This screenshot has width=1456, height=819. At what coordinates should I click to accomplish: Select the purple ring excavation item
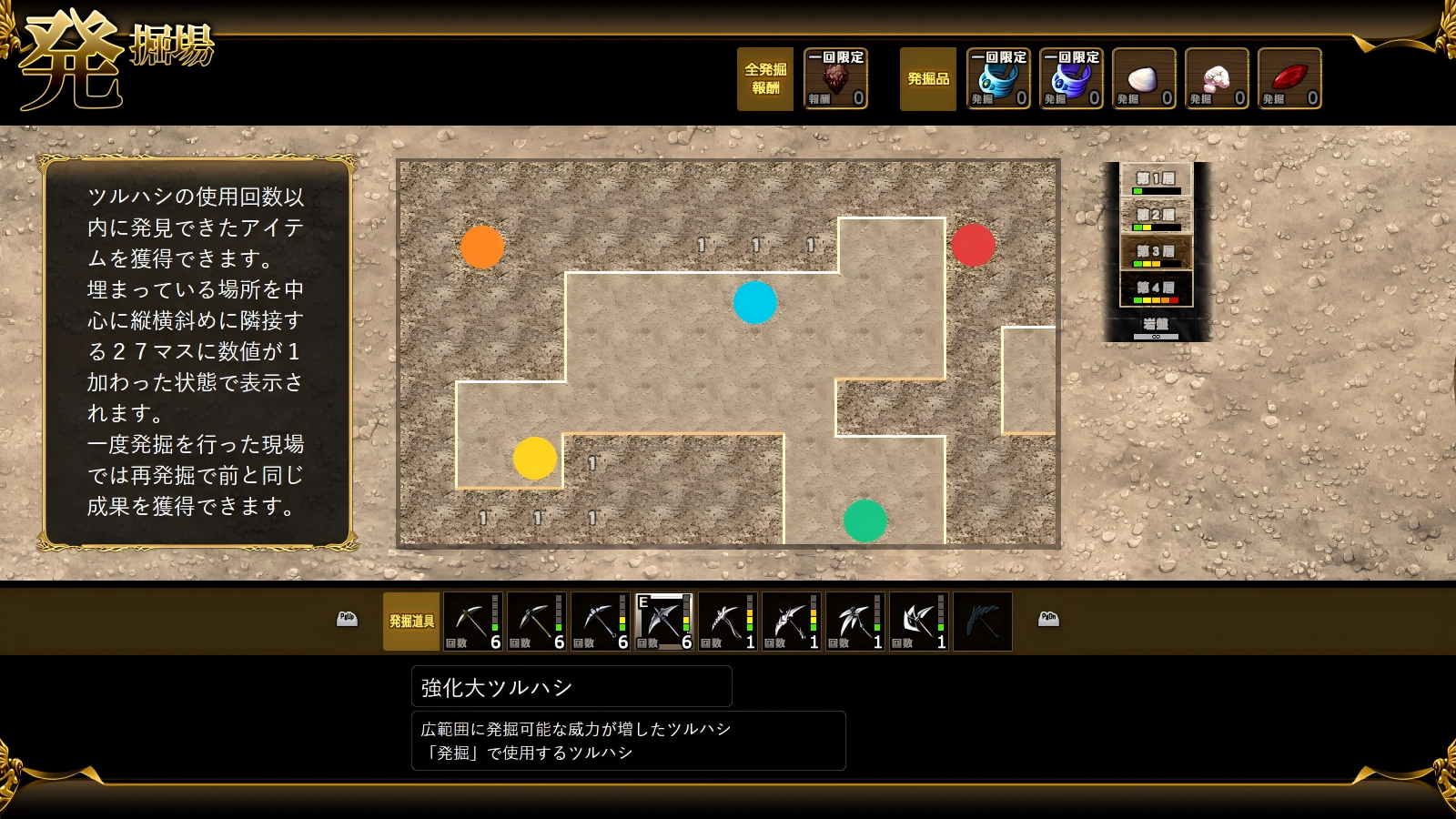[1071, 79]
